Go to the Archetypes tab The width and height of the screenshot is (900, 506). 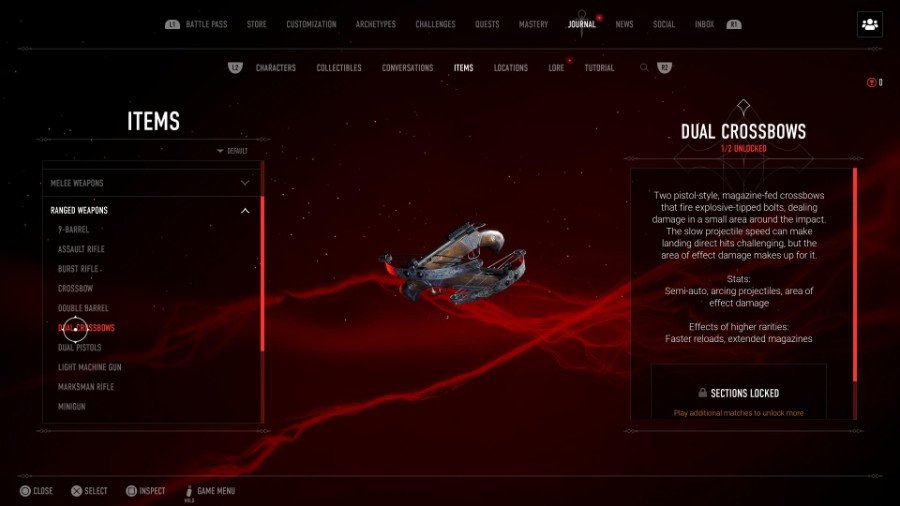click(375, 24)
